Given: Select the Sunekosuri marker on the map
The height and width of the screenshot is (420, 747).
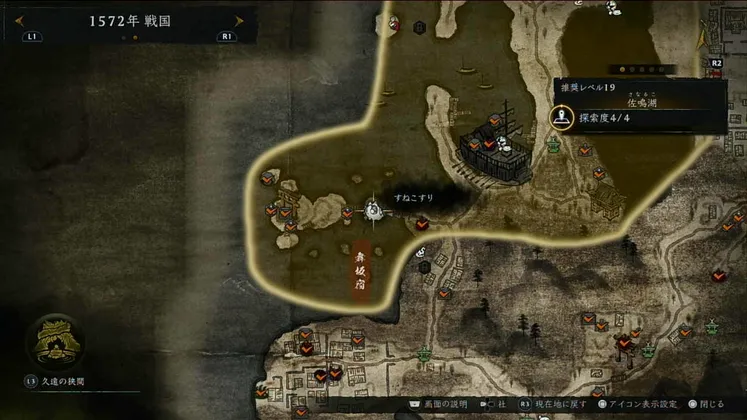Looking at the screenshot, I should pos(374,209).
